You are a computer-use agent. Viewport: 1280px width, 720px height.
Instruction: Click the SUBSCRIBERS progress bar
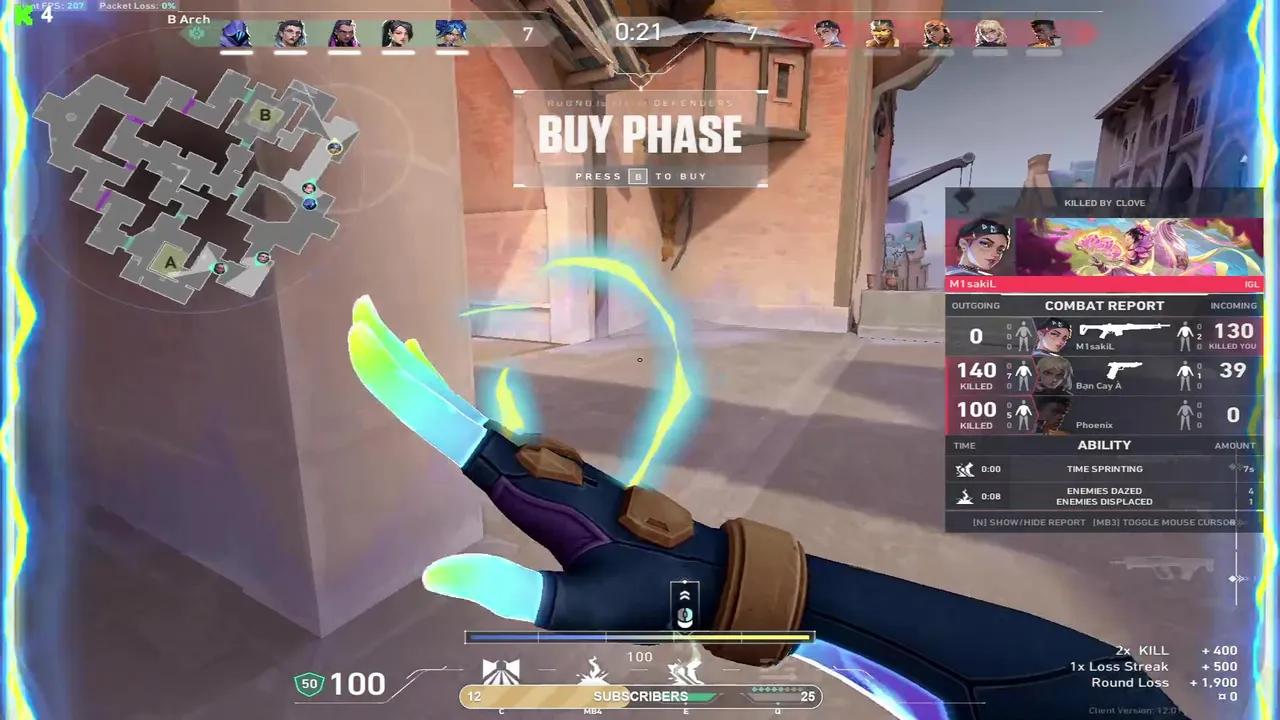pyautogui.click(x=640, y=695)
